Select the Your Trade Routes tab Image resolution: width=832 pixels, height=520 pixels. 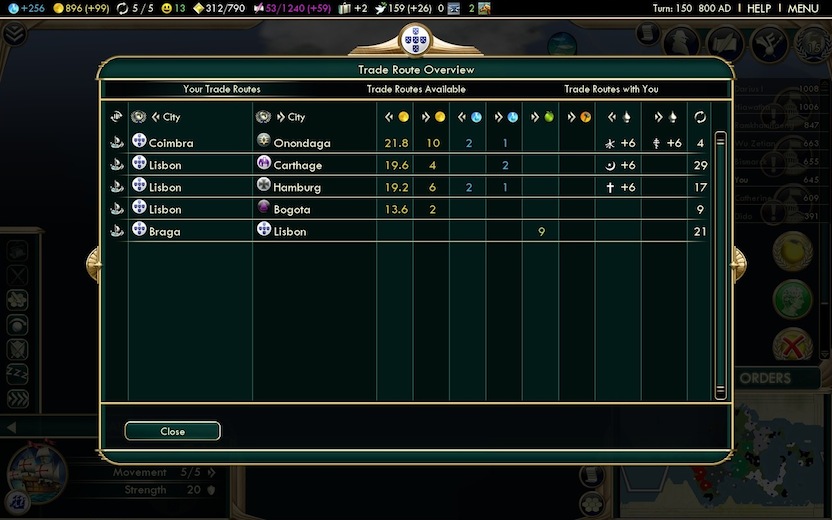click(222, 89)
